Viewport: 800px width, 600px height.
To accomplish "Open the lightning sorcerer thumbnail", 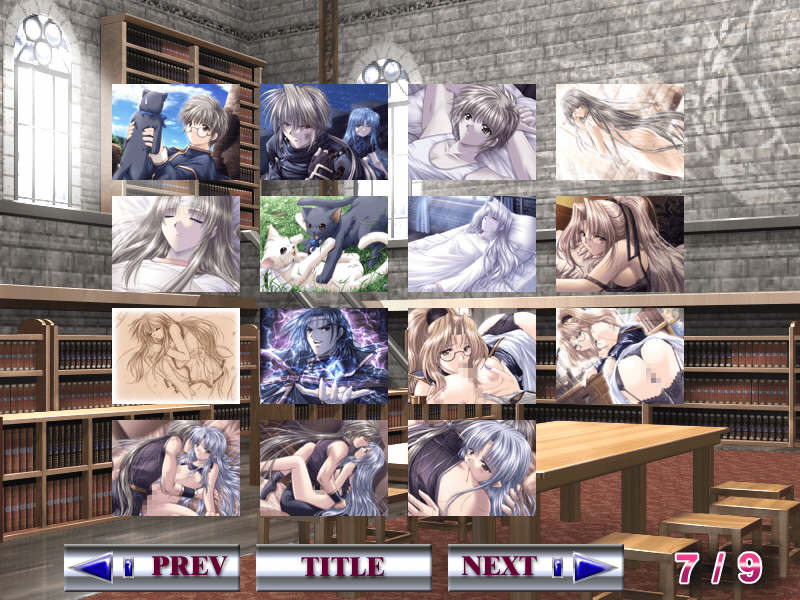I will click(x=324, y=356).
